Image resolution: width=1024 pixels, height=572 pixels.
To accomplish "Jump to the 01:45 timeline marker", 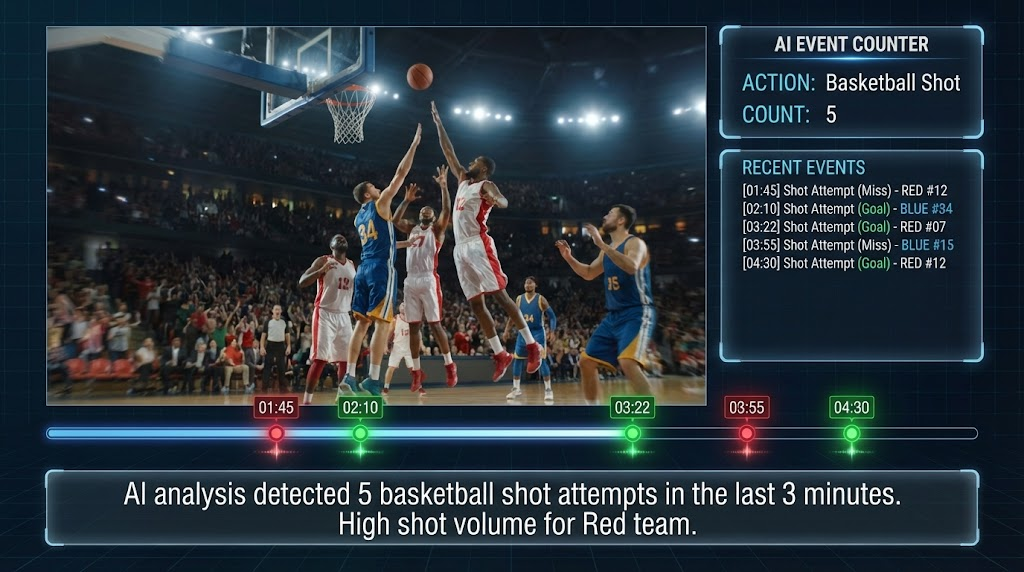I will pyautogui.click(x=276, y=433).
